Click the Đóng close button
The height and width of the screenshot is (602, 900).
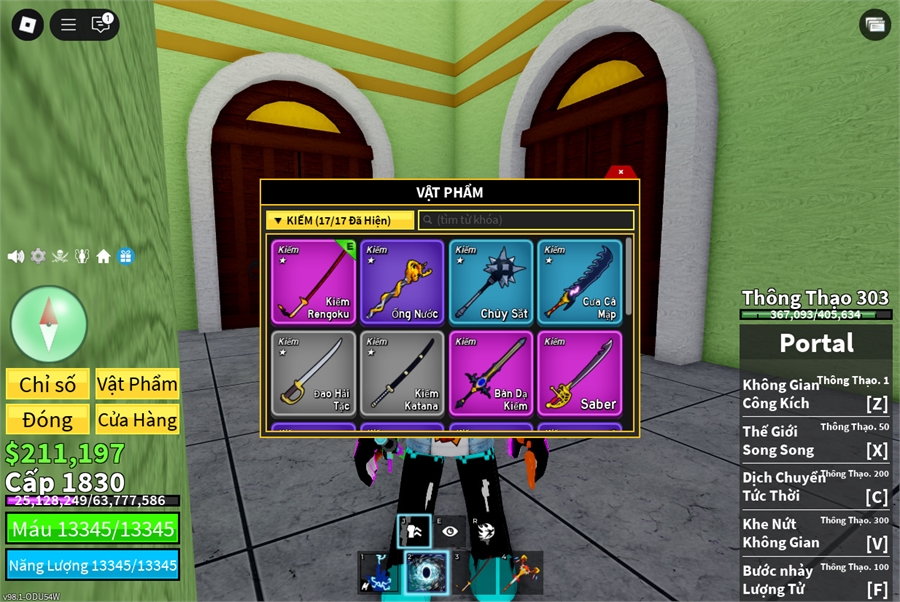(x=48, y=420)
